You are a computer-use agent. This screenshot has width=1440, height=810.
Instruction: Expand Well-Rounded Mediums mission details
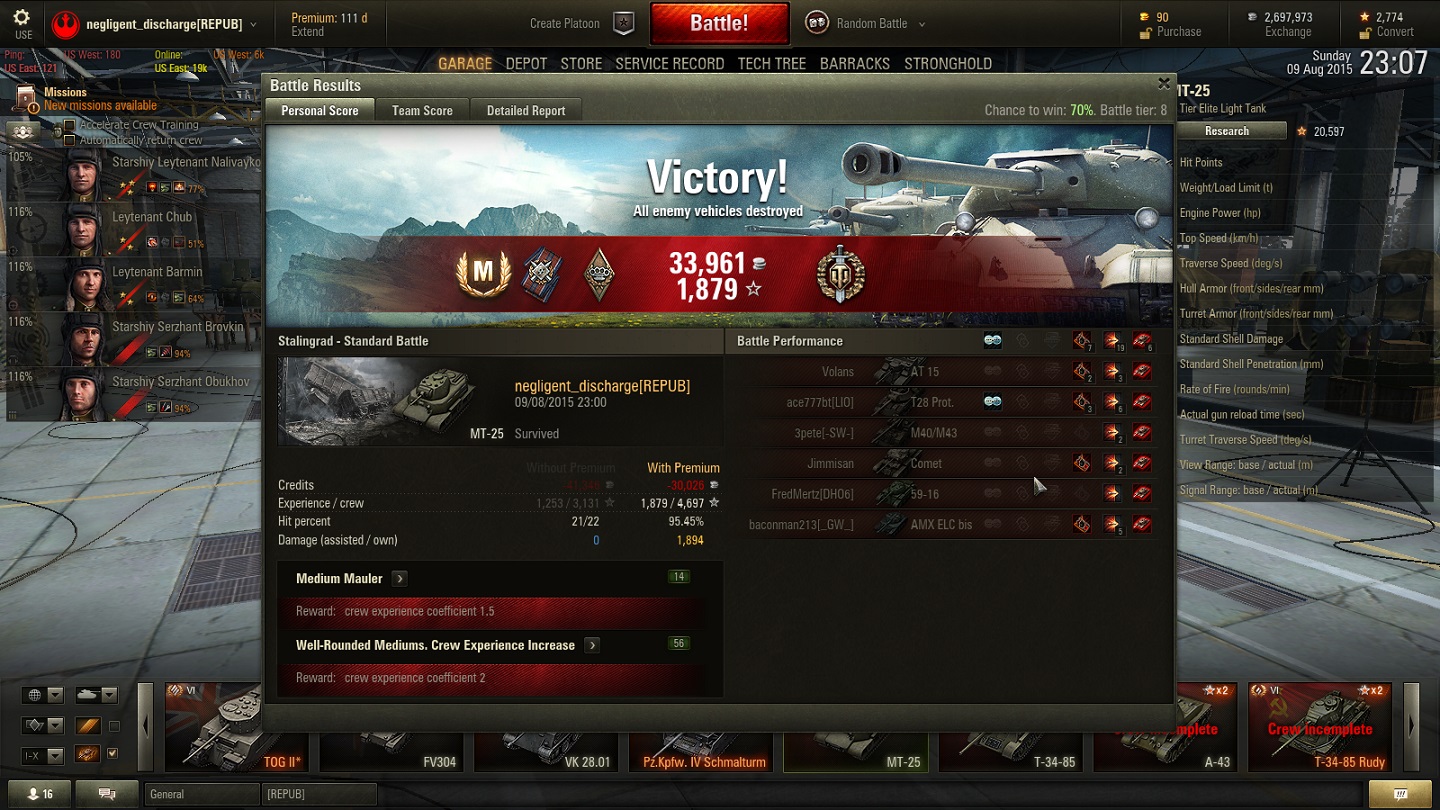(x=592, y=646)
